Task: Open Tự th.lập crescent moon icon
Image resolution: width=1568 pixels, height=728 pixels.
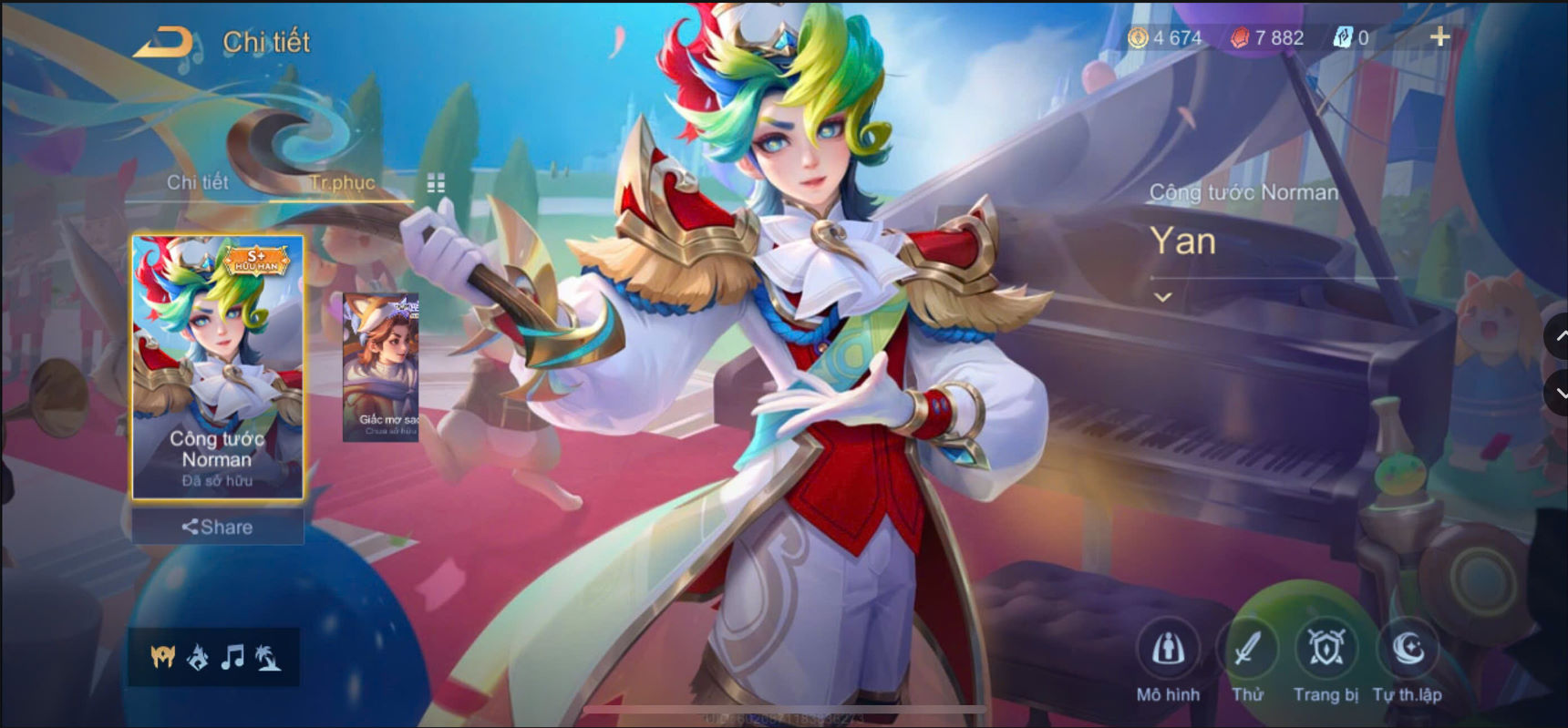Action: [x=1407, y=647]
